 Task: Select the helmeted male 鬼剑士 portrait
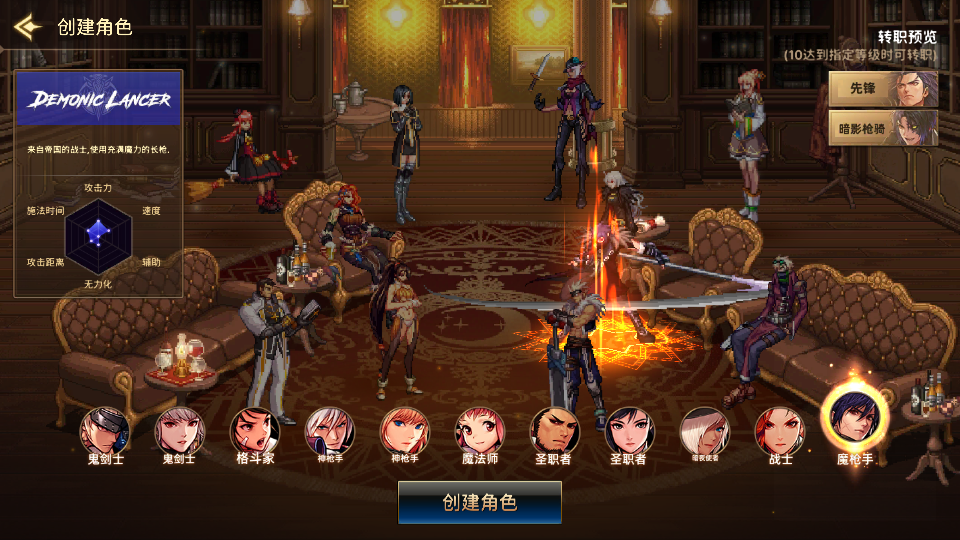point(105,431)
